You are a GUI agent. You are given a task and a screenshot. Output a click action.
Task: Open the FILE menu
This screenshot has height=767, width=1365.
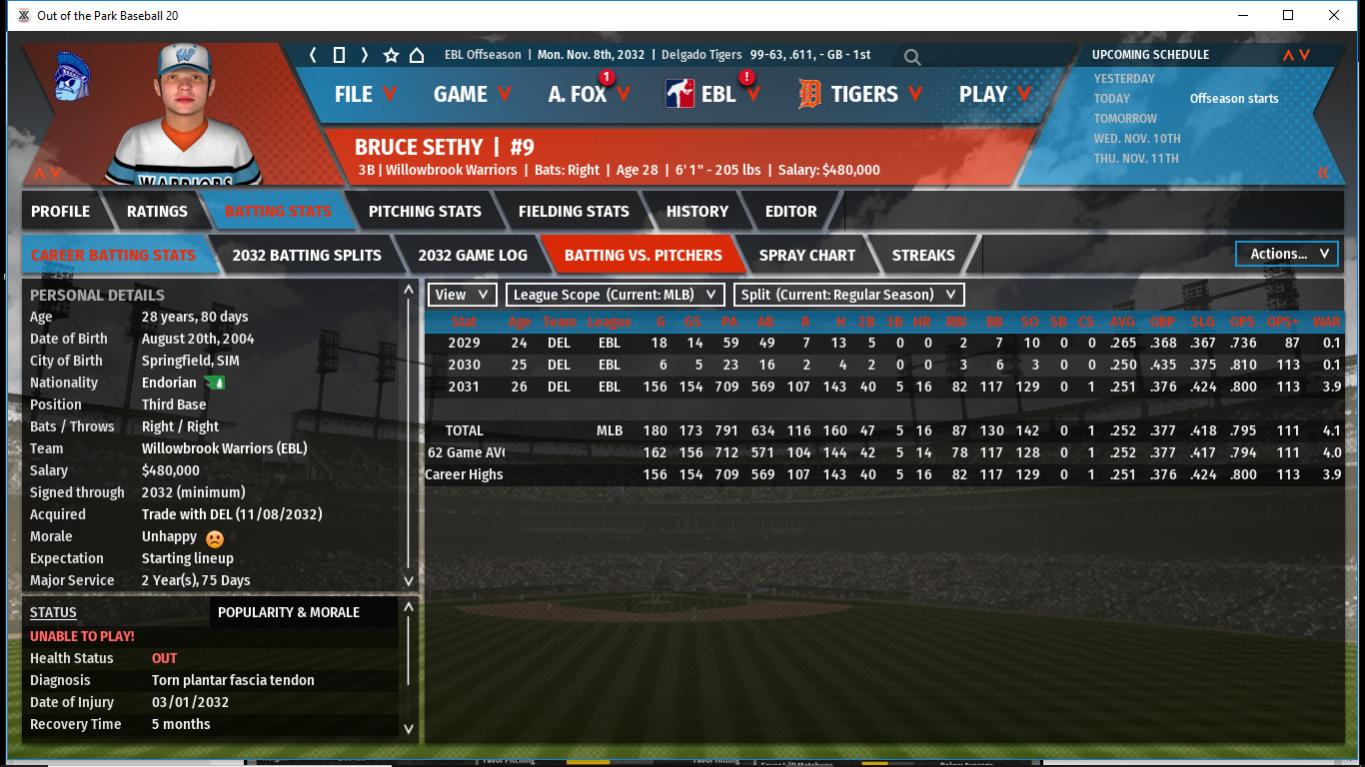[x=365, y=94]
